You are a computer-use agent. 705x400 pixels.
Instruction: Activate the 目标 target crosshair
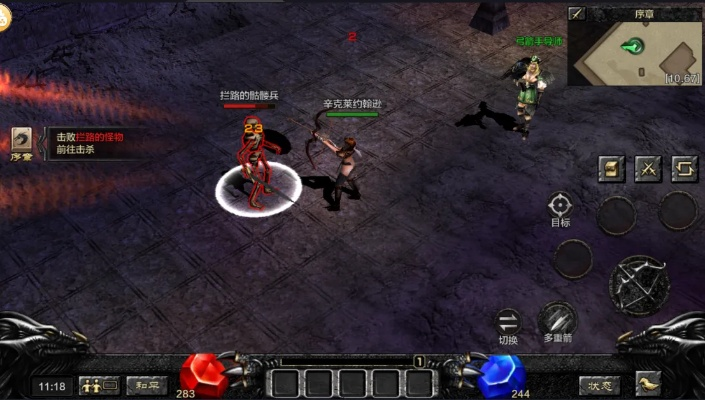point(560,206)
